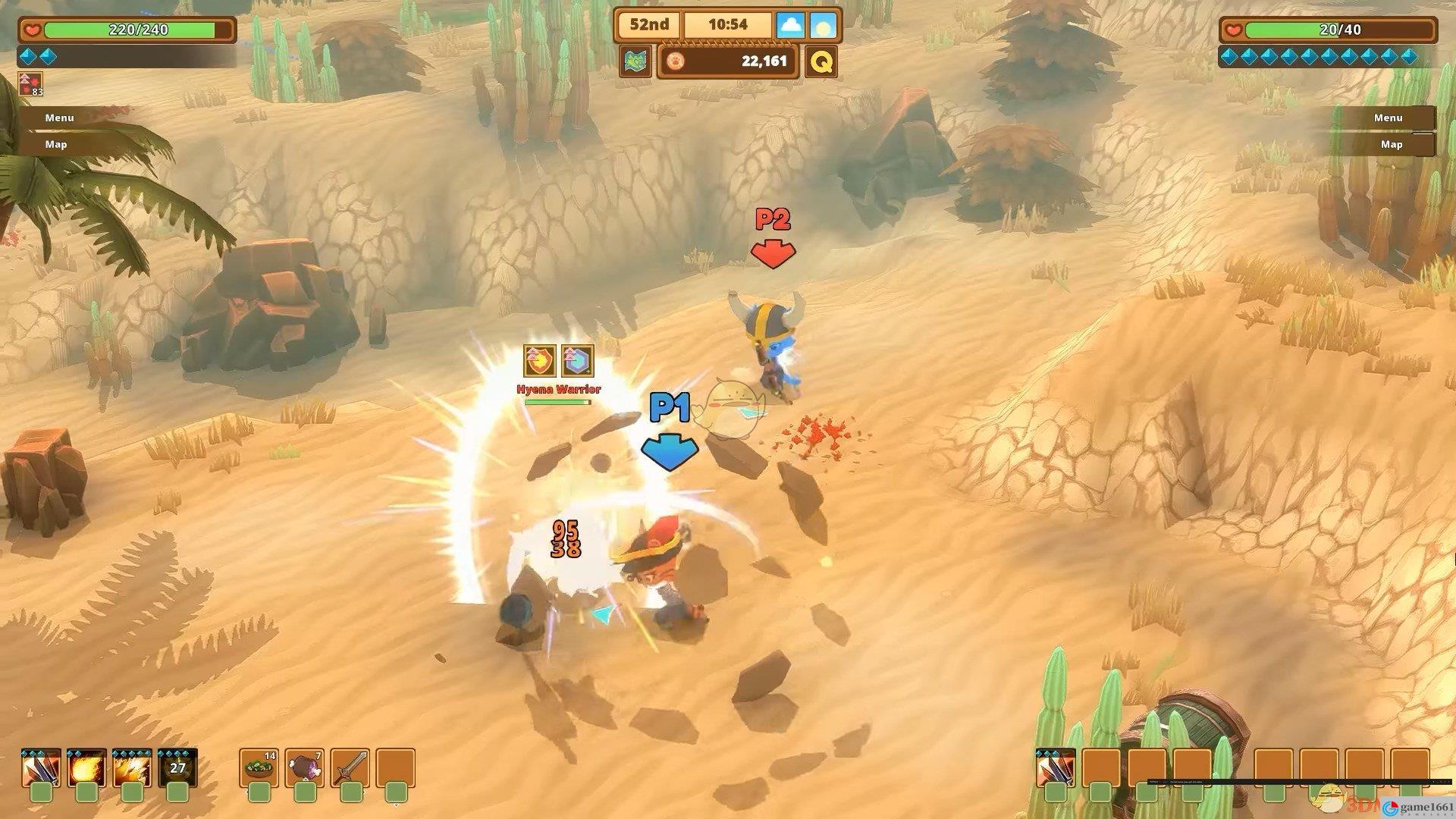Activate Player 1's sword slash skill
The height and width of the screenshot is (819, 1456).
point(41,769)
